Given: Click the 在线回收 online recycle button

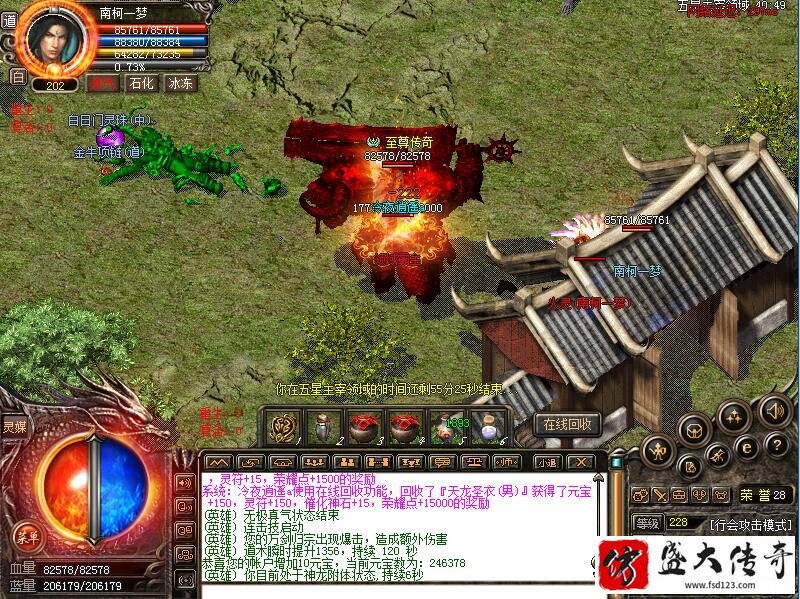Looking at the screenshot, I should point(568,424).
